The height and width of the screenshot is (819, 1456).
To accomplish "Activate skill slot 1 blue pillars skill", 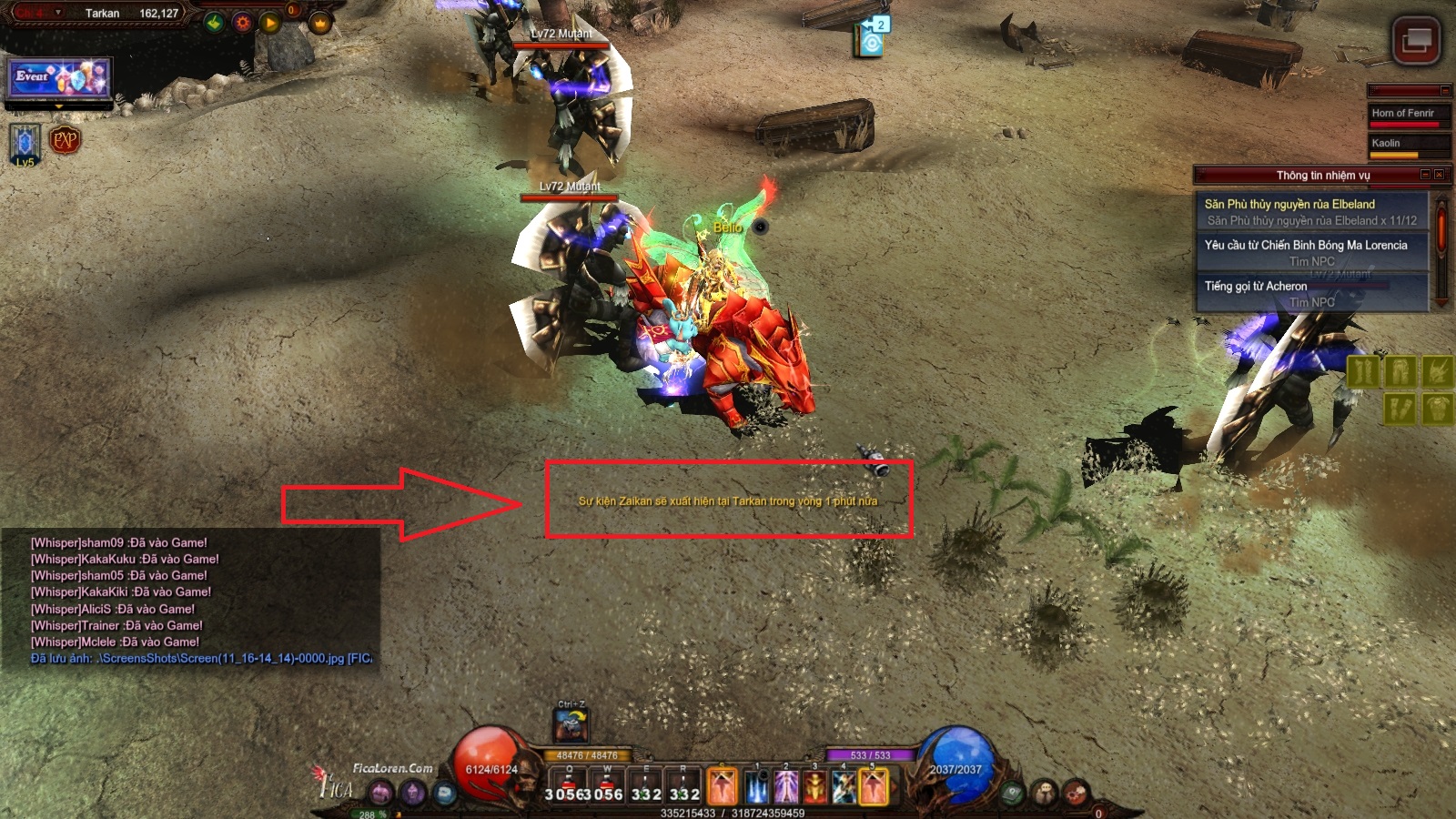I will [756, 786].
